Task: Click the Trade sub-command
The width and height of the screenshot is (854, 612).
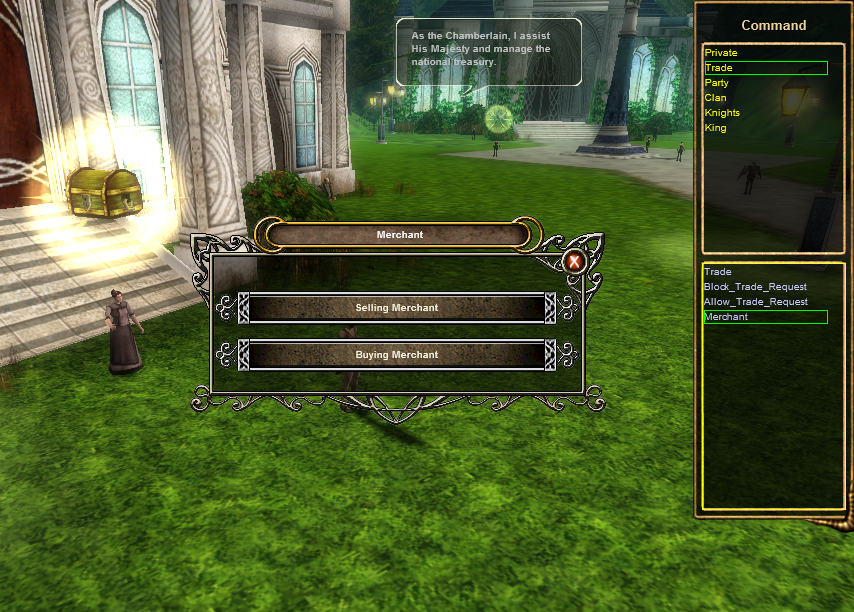Action: click(x=718, y=272)
